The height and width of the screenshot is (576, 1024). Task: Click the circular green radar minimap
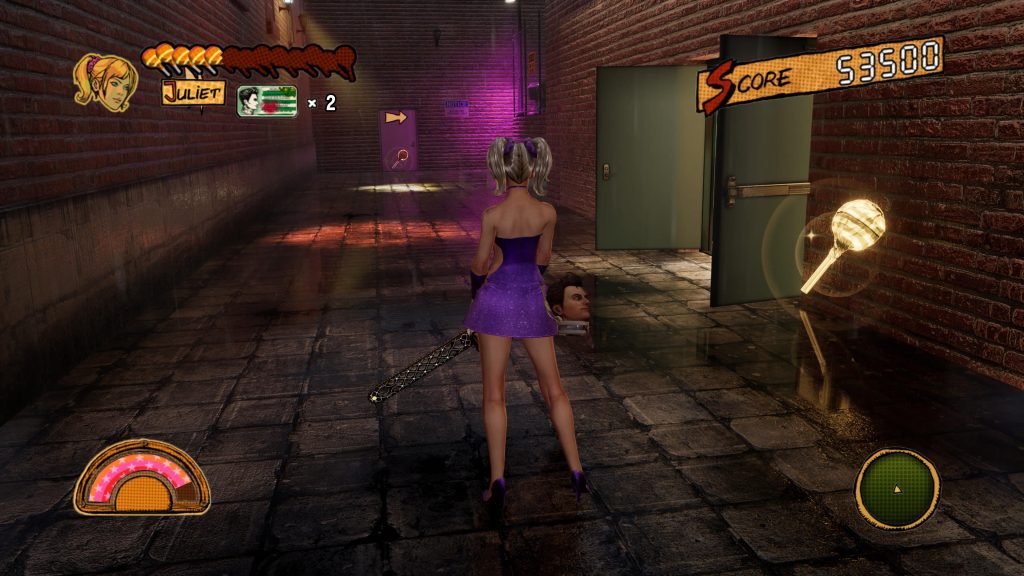[x=896, y=488]
